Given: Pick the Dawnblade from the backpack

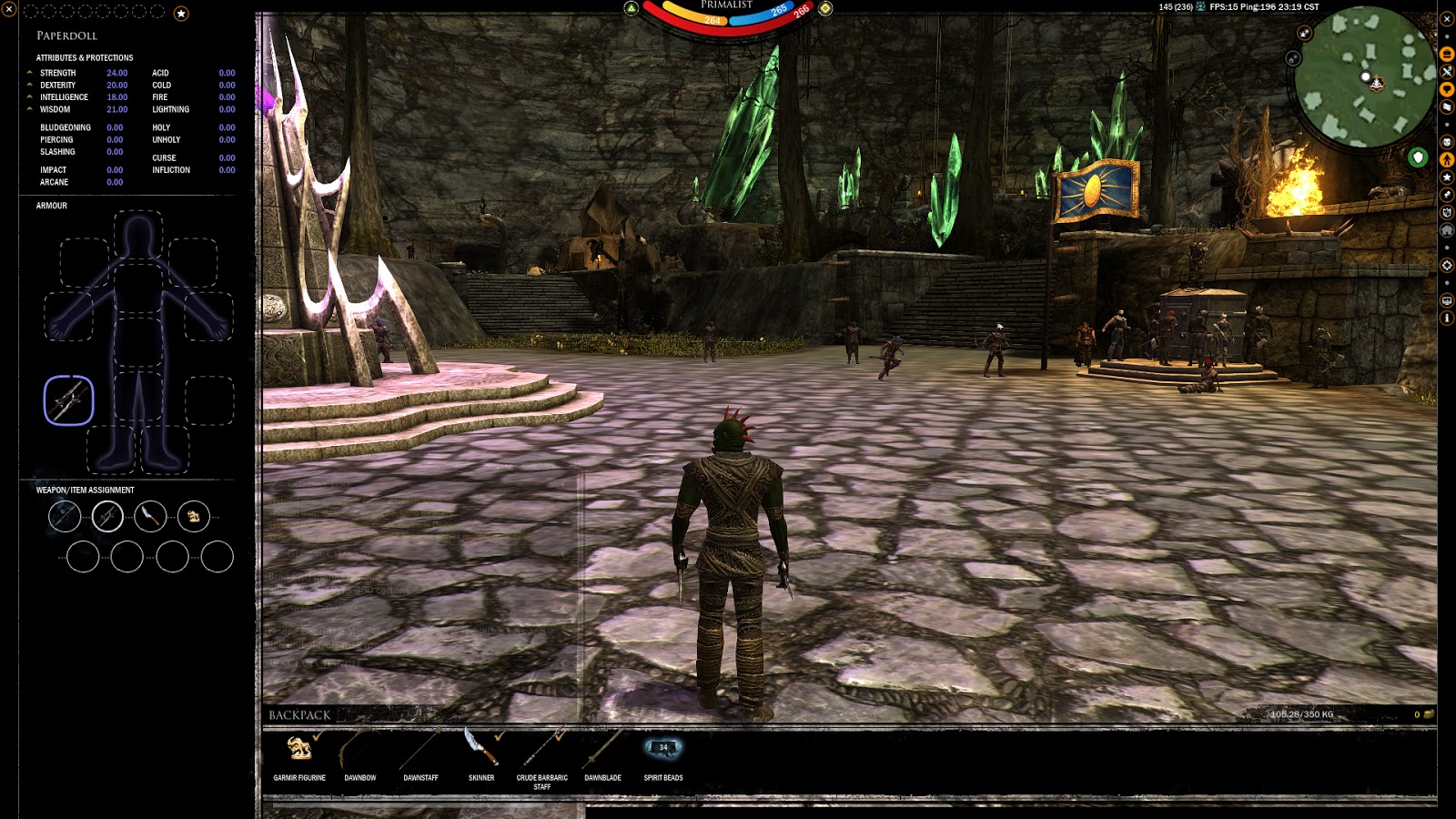Looking at the screenshot, I should pyautogui.click(x=602, y=749).
